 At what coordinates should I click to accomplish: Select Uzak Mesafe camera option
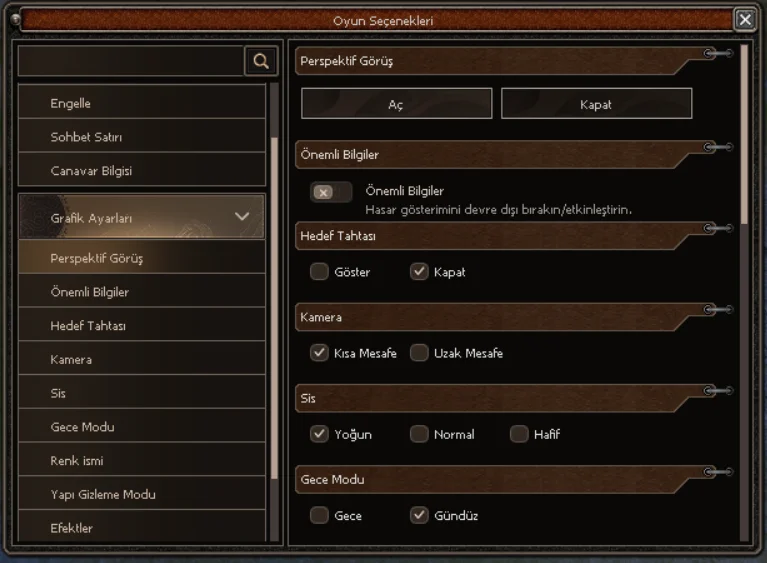419,353
